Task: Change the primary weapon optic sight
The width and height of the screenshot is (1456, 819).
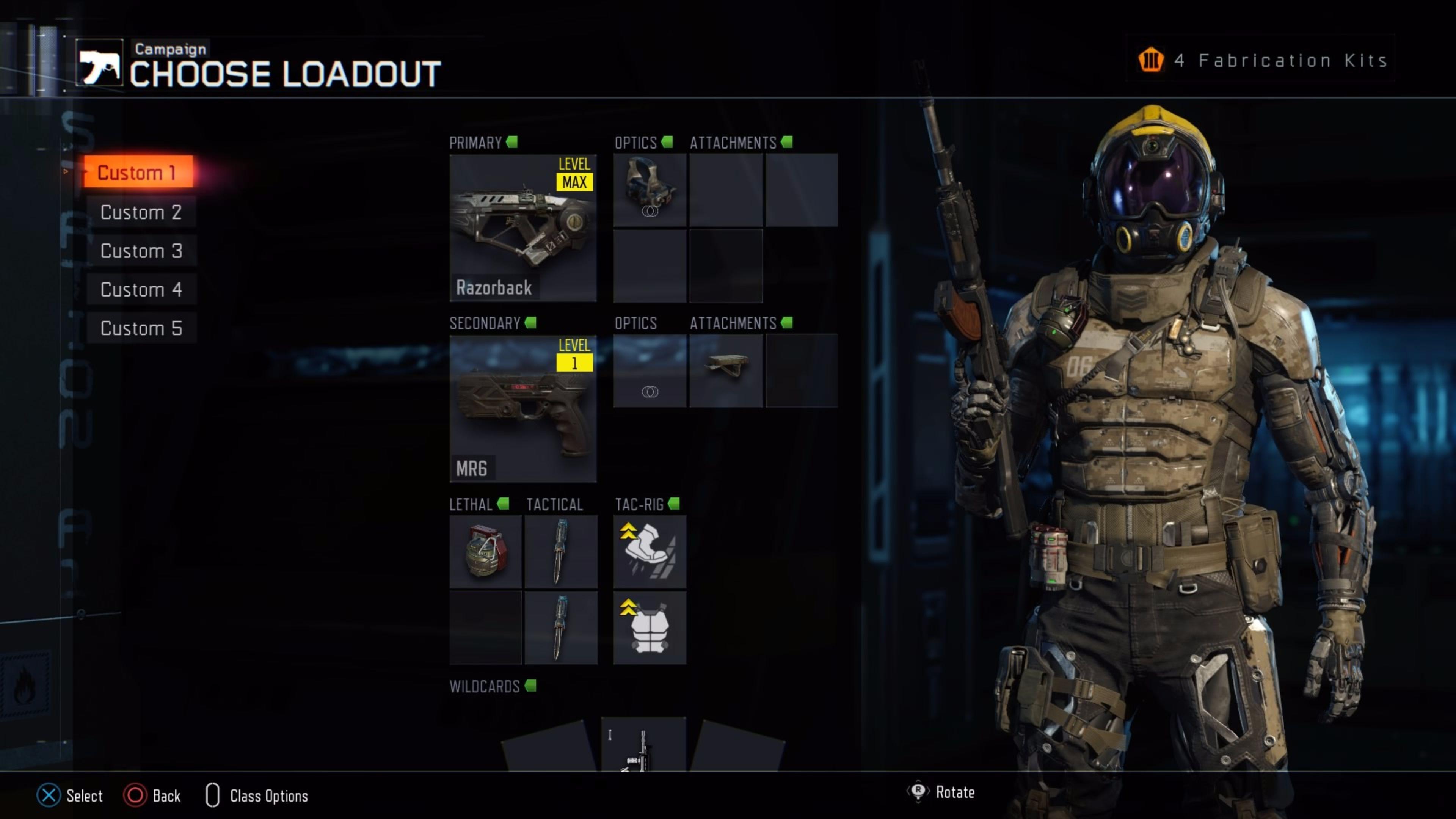Action: [650, 190]
